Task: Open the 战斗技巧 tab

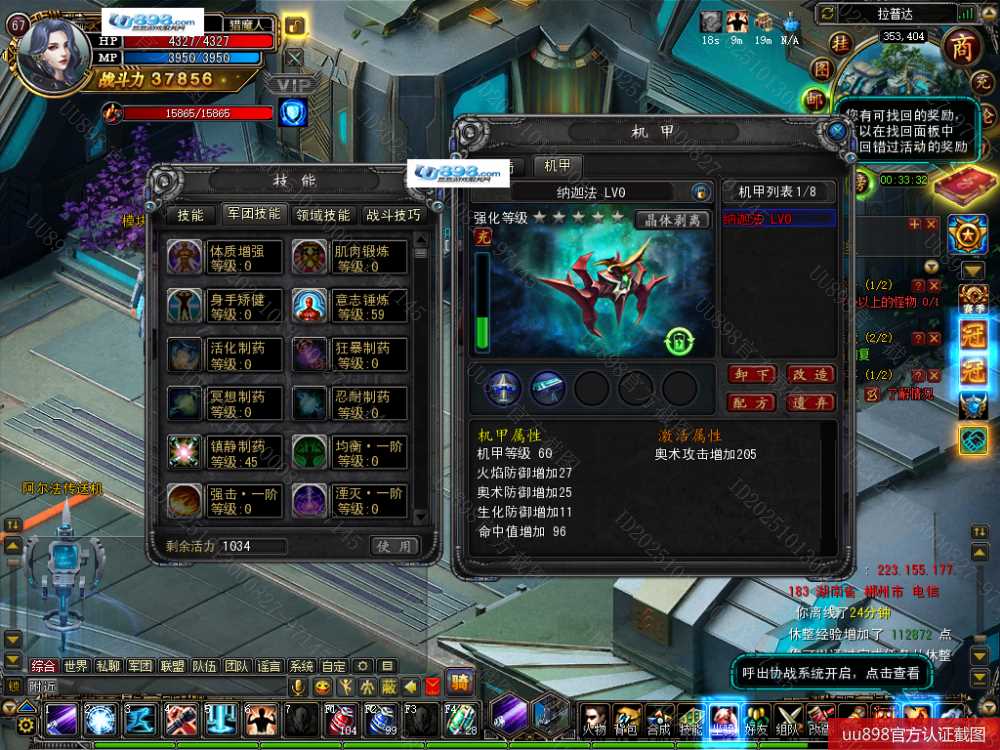Action: coord(393,215)
